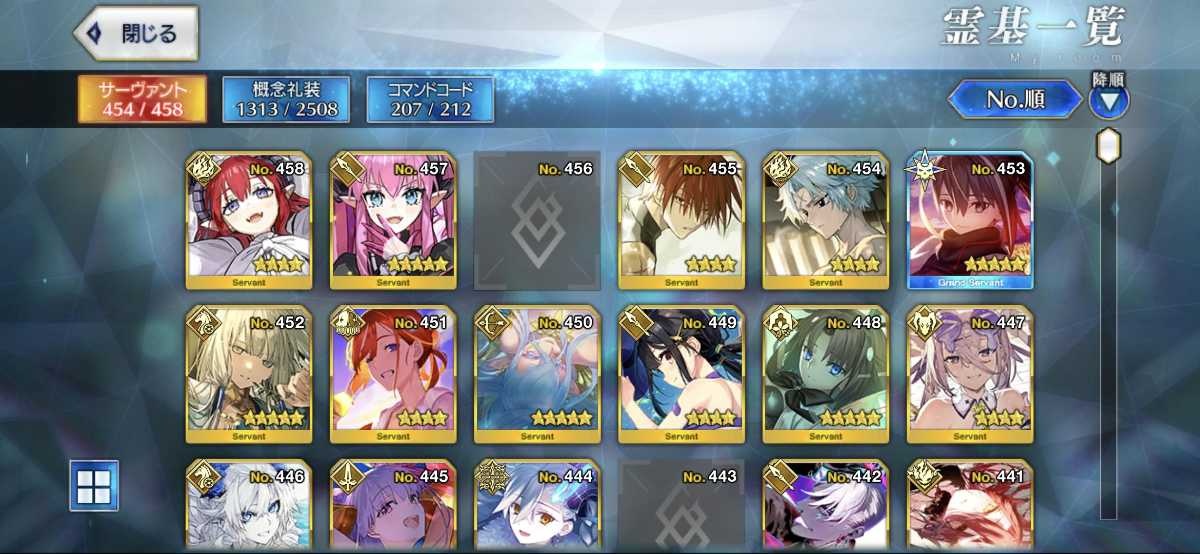Click the list scrollbar handle
Viewport: 1200px width, 554px height.
pyautogui.click(x=1108, y=146)
